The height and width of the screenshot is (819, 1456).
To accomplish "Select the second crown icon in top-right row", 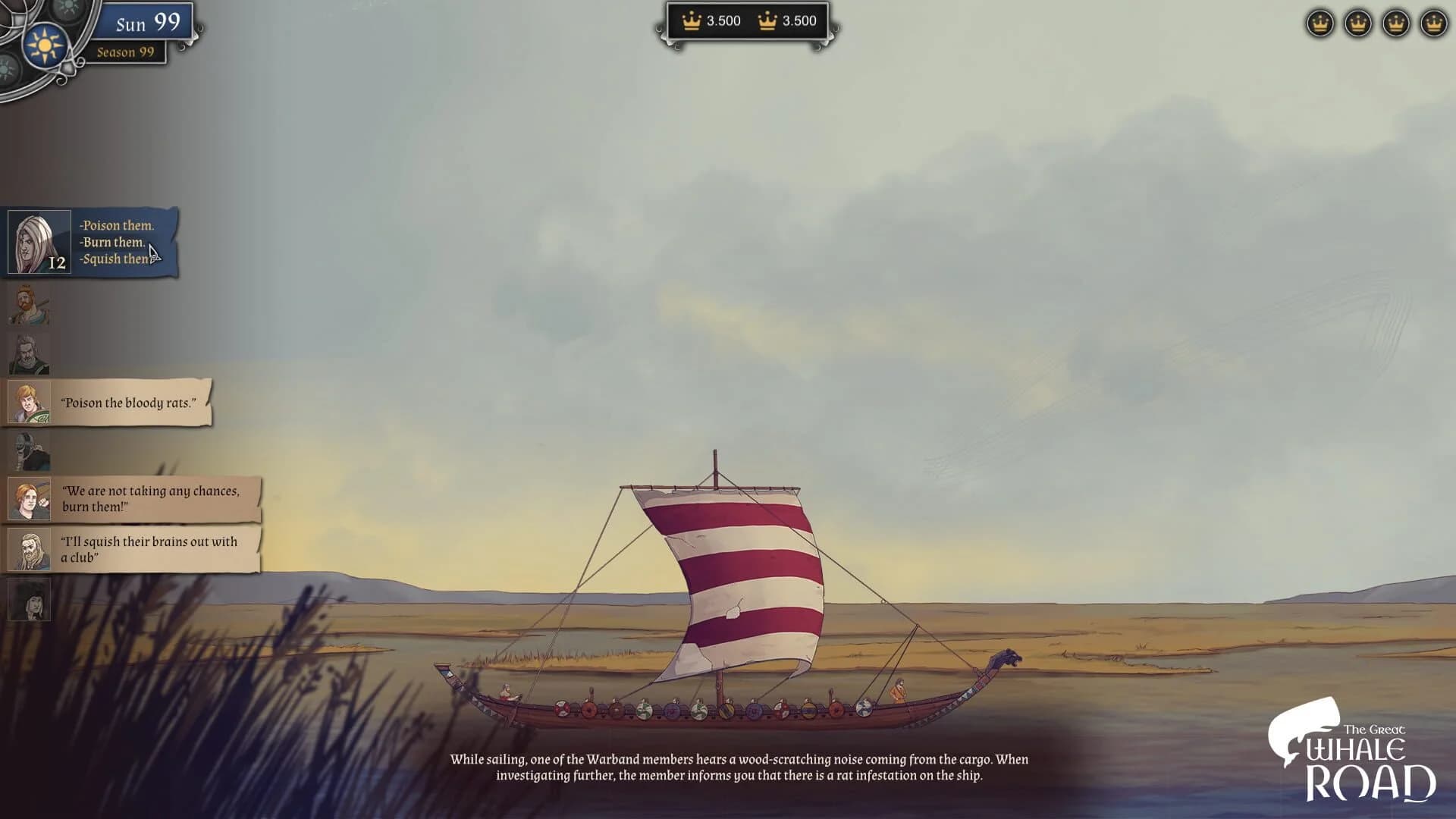I will (x=1357, y=23).
